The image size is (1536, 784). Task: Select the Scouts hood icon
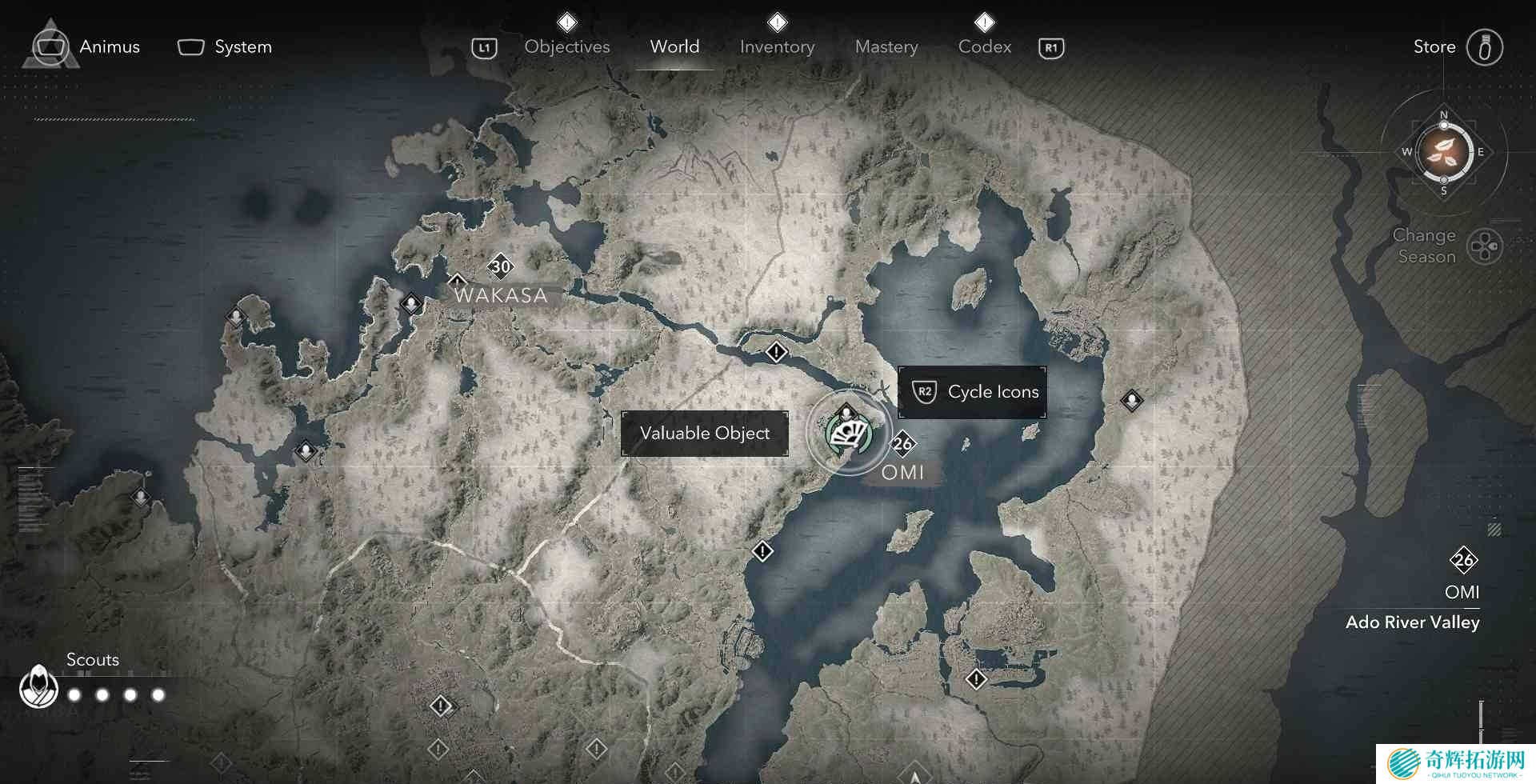click(x=38, y=686)
